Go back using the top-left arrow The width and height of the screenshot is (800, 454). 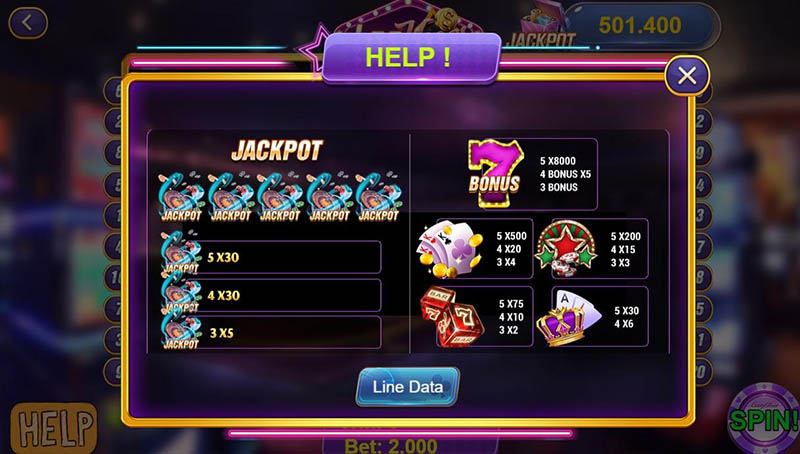click(27, 21)
